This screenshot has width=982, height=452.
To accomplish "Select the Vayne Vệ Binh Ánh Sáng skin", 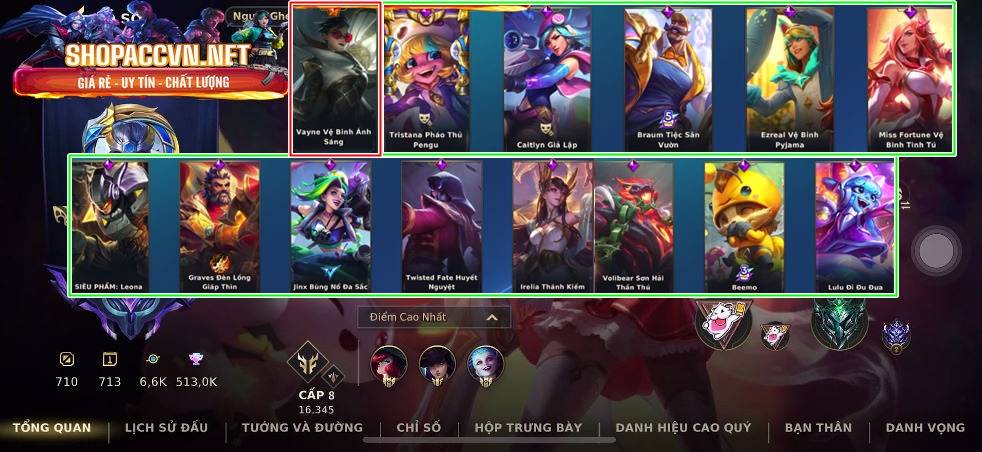I will point(336,79).
